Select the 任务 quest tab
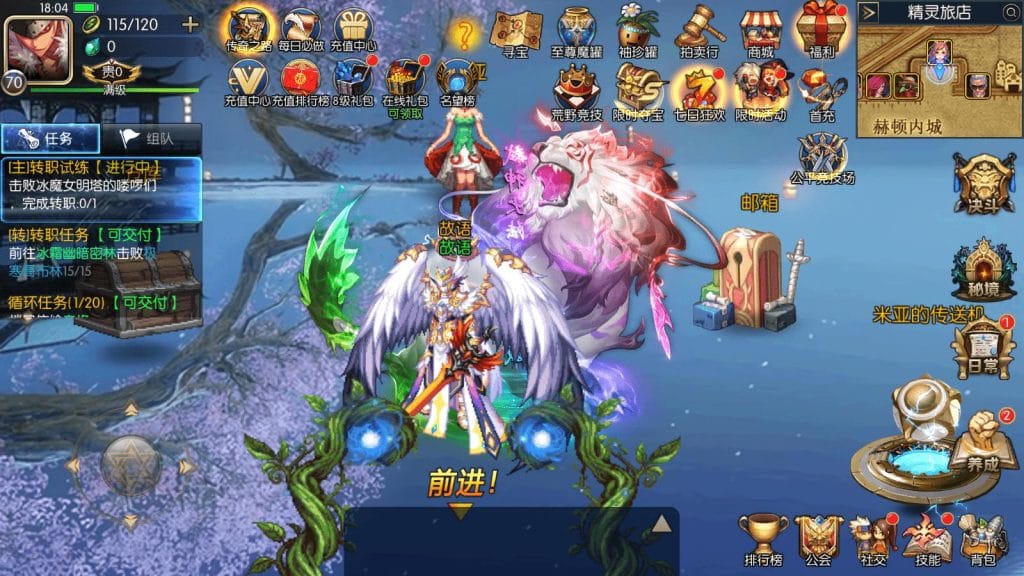This screenshot has height=576, width=1024. [50, 139]
